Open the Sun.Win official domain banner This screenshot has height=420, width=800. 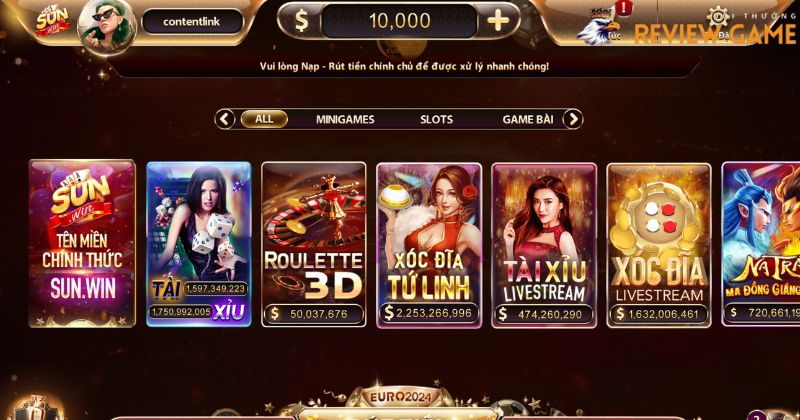pyautogui.click(x=82, y=243)
